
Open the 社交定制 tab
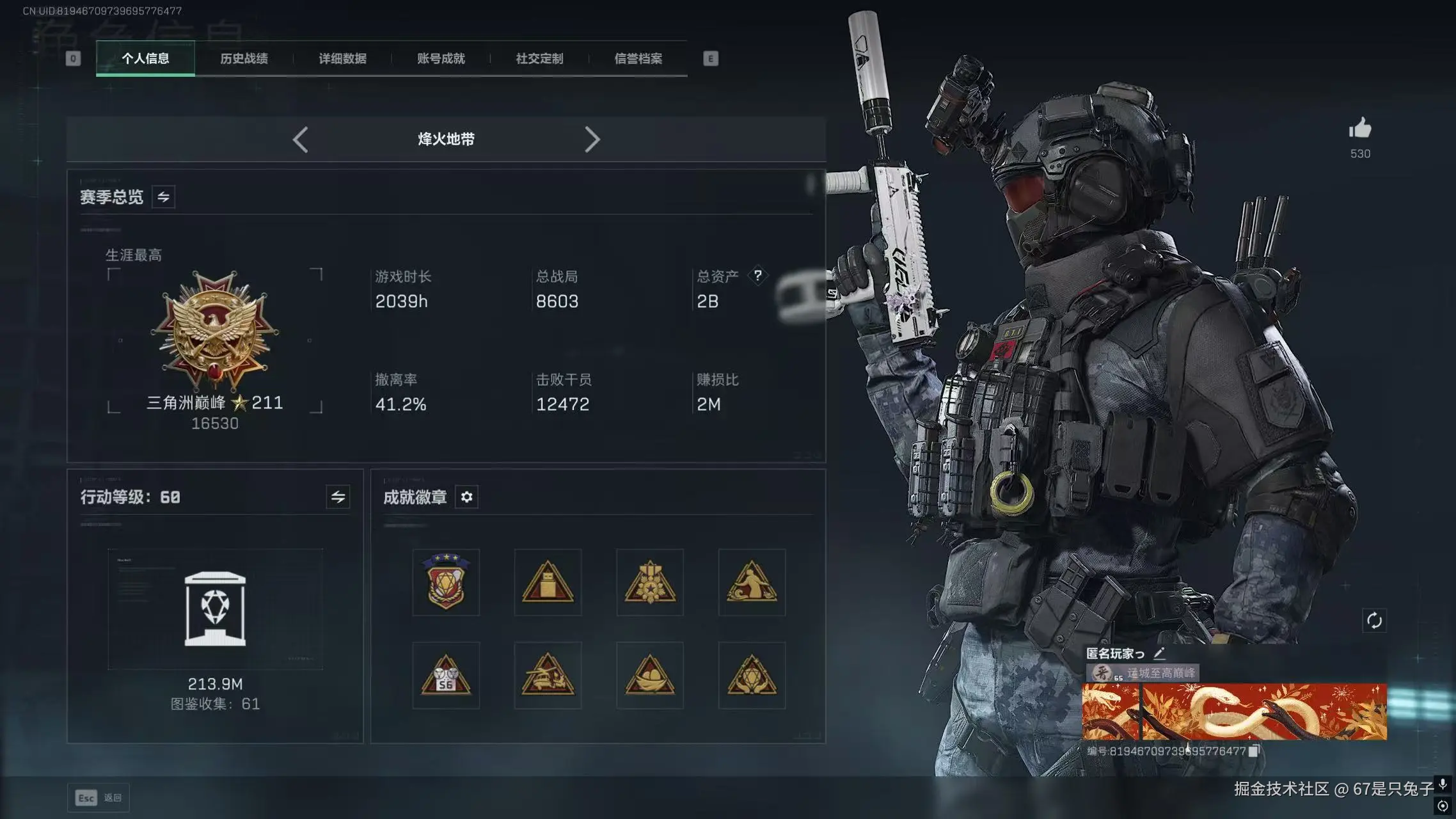pyautogui.click(x=539, y=58)
